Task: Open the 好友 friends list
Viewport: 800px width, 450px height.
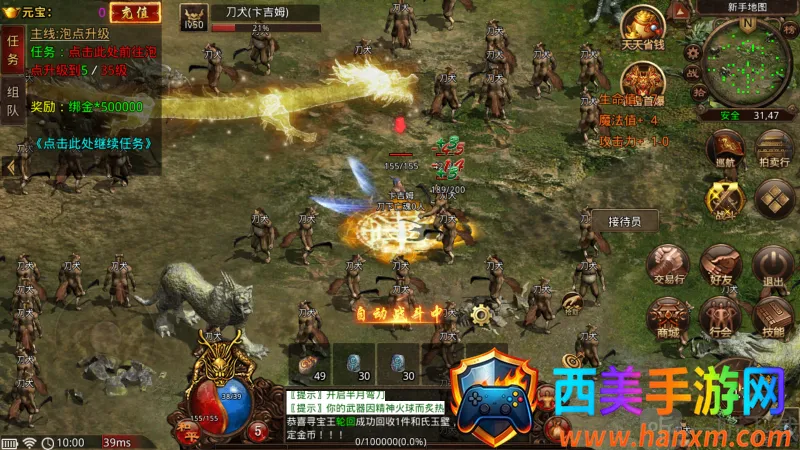Action: point(720,264)
